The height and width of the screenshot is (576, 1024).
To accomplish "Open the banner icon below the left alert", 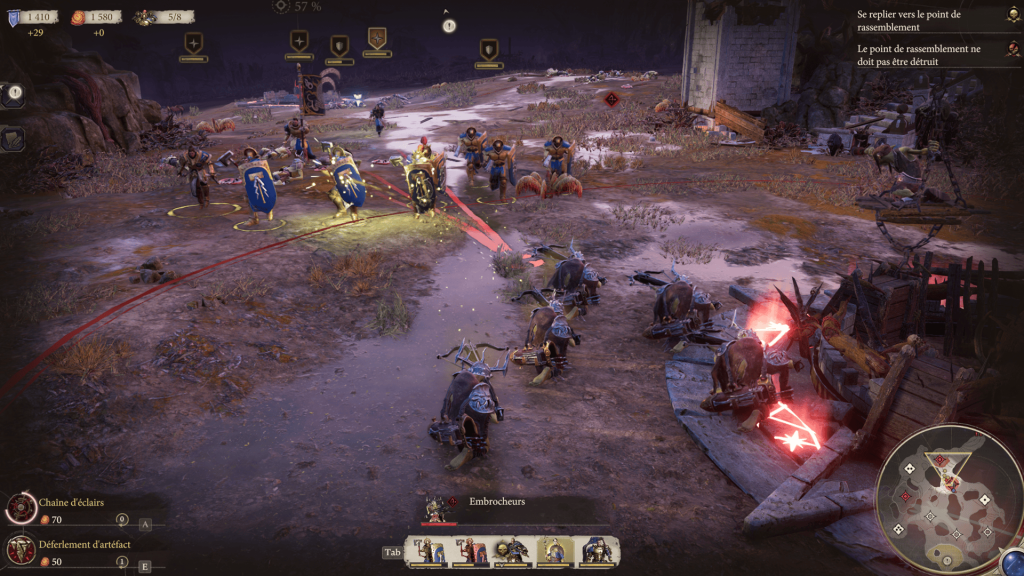I will (x=13, y=139).
